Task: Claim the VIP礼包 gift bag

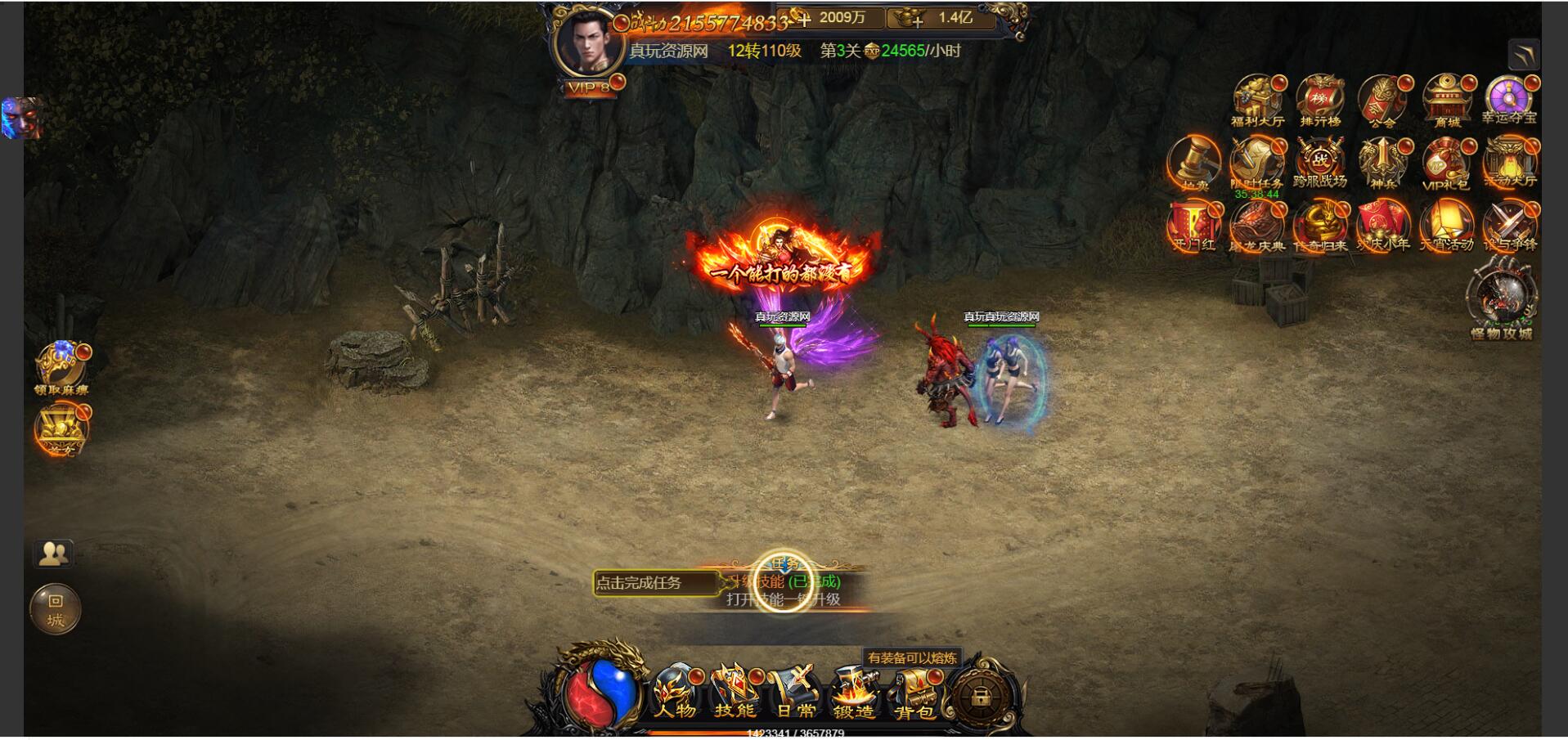Action: coord(1446,163)
